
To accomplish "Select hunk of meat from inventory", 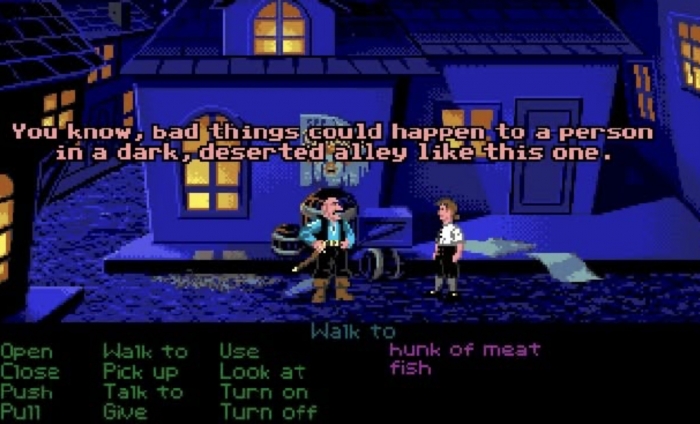I will tap(464, 350).
